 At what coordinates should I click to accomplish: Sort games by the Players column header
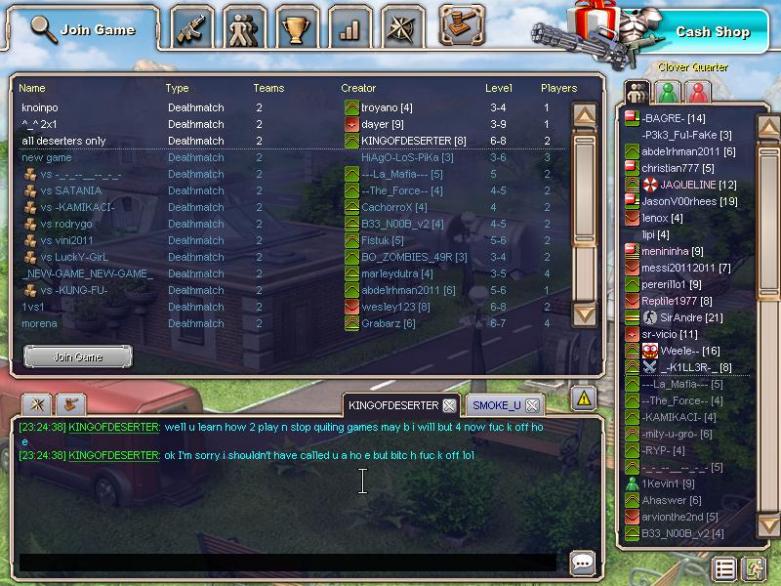[558, 88]
